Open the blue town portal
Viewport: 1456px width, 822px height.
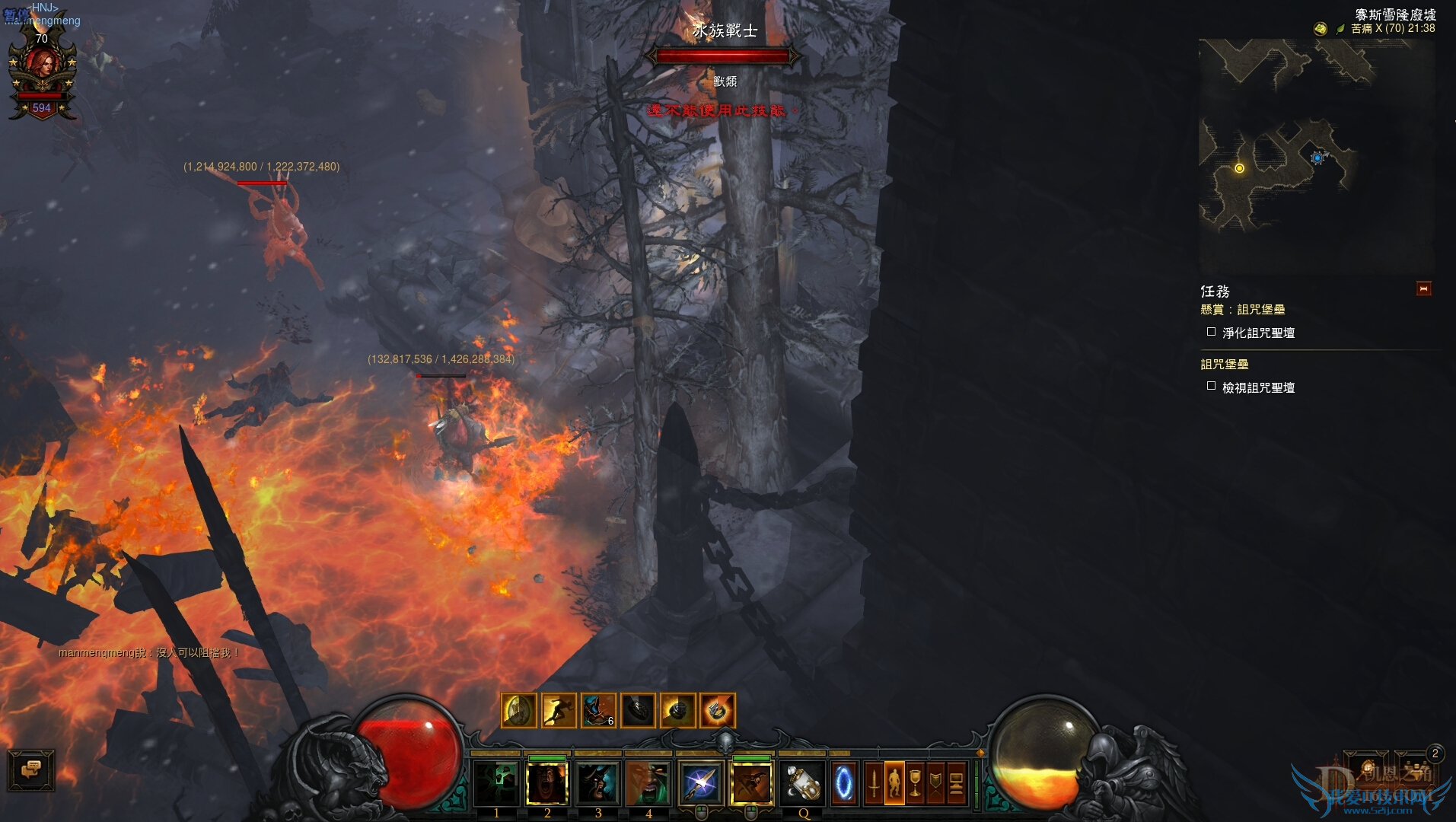coord(844,783)
